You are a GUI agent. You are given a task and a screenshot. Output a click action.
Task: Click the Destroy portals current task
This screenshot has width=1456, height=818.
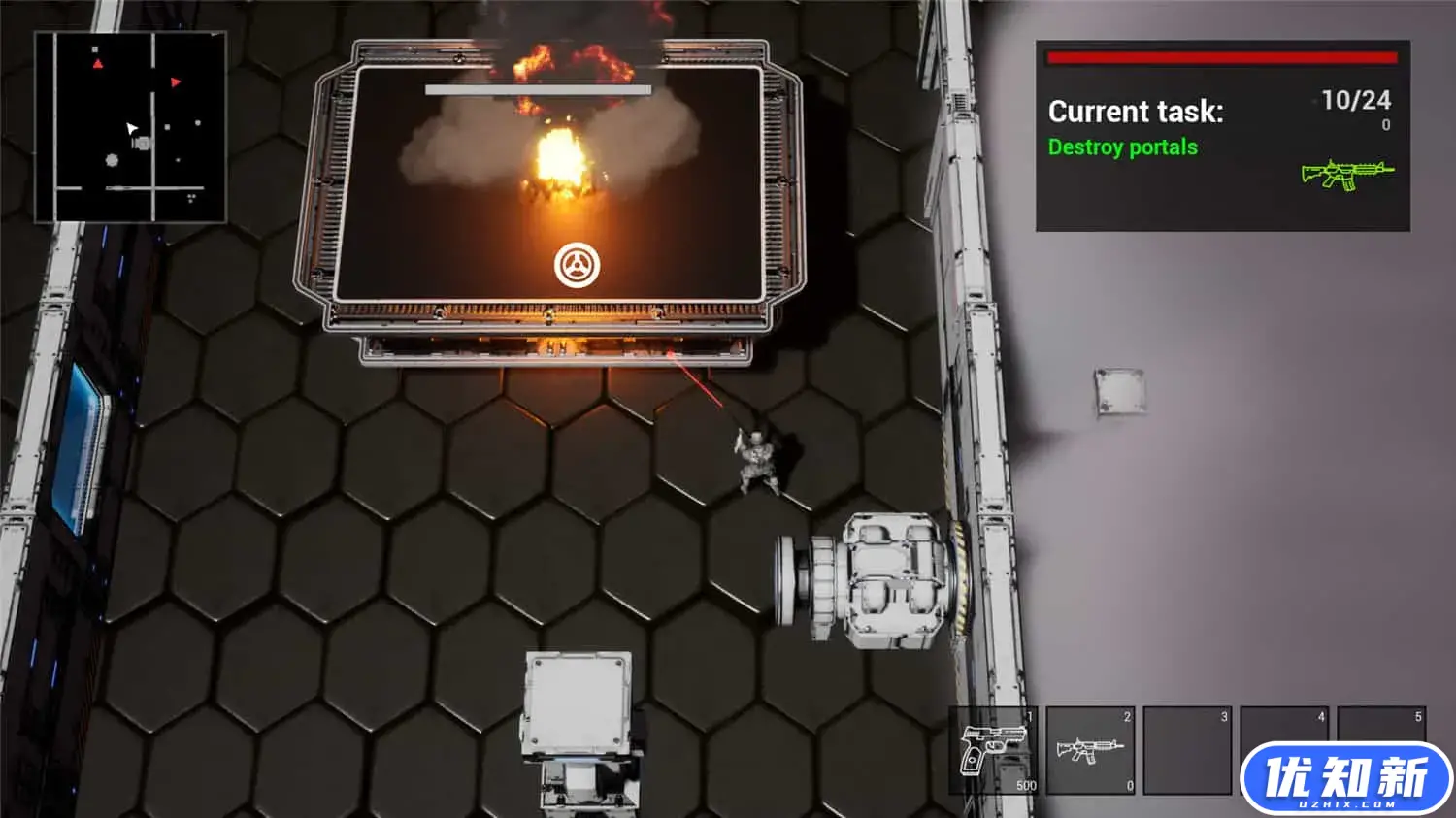tap(1122, 147)
